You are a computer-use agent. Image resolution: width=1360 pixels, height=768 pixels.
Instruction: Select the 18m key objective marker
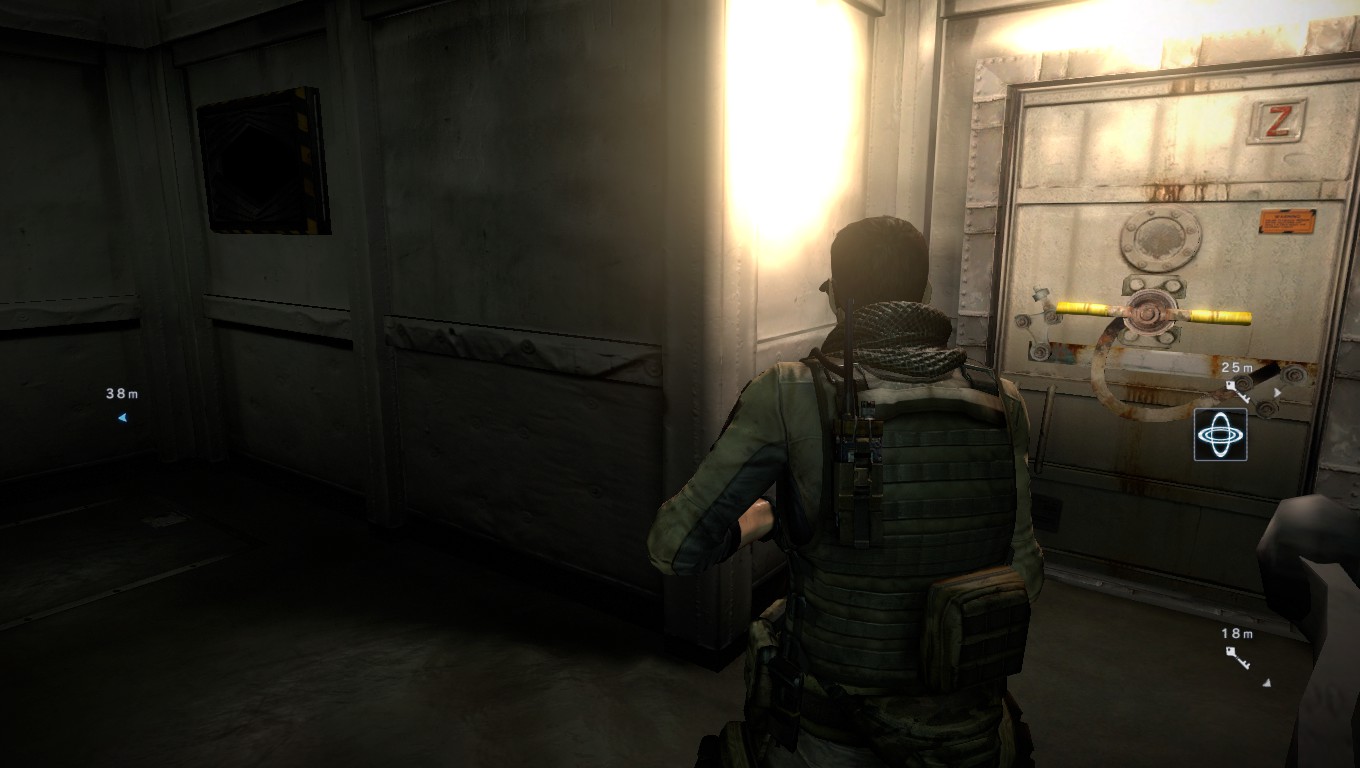coord(1238,656)
